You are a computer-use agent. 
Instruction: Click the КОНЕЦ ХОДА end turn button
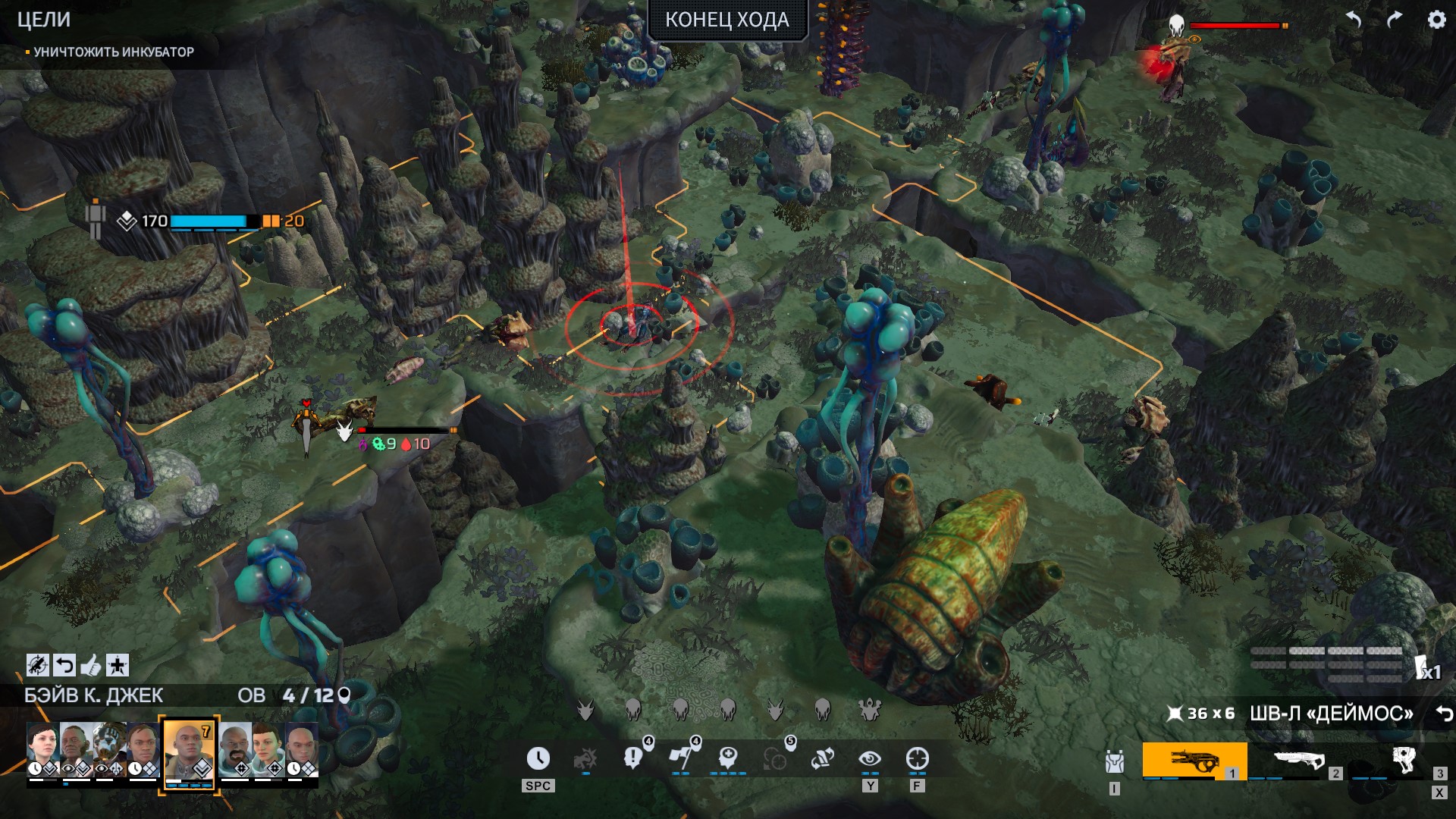(726, 20)
